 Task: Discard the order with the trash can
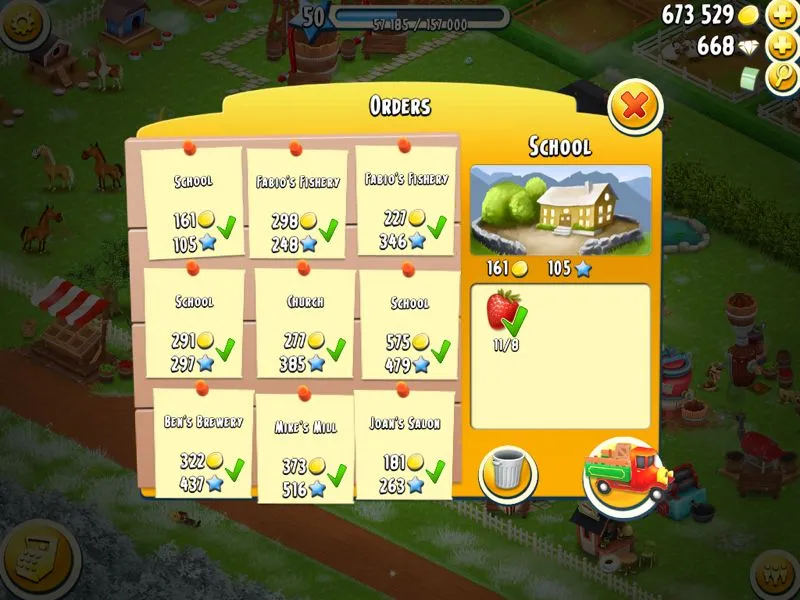point(509,473)
